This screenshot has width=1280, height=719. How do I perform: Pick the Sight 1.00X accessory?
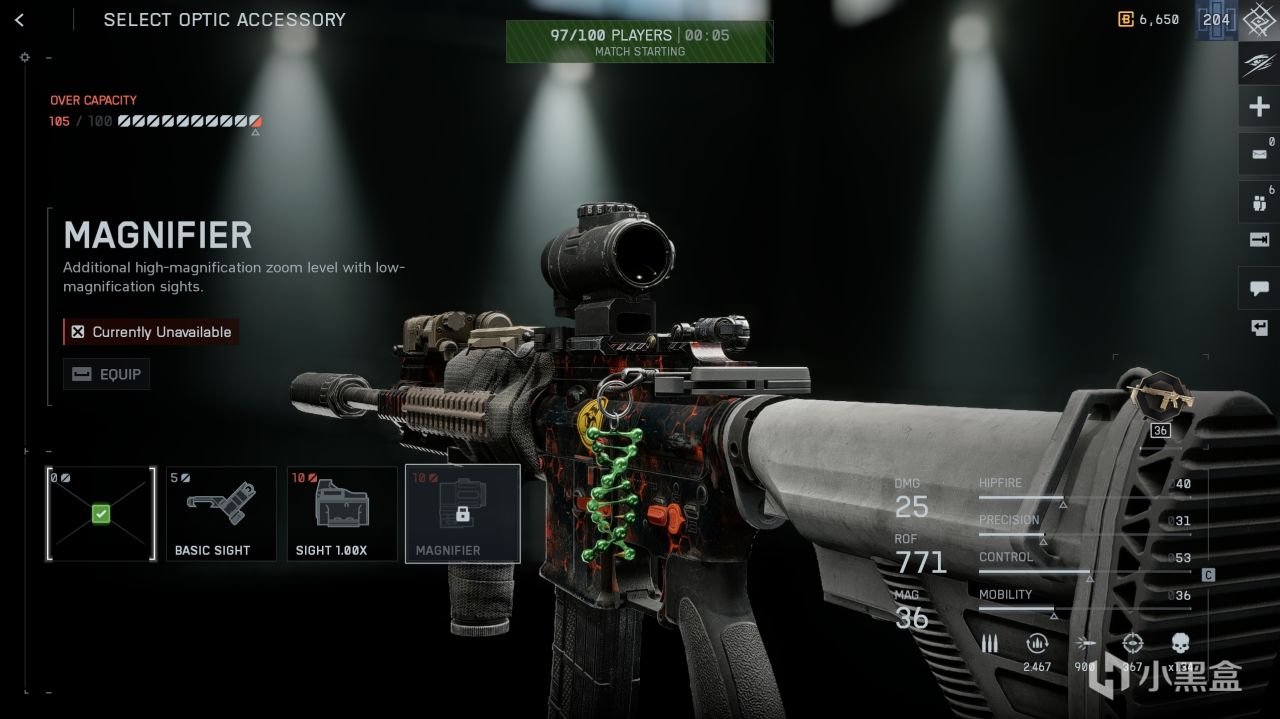tap(342, 513)
